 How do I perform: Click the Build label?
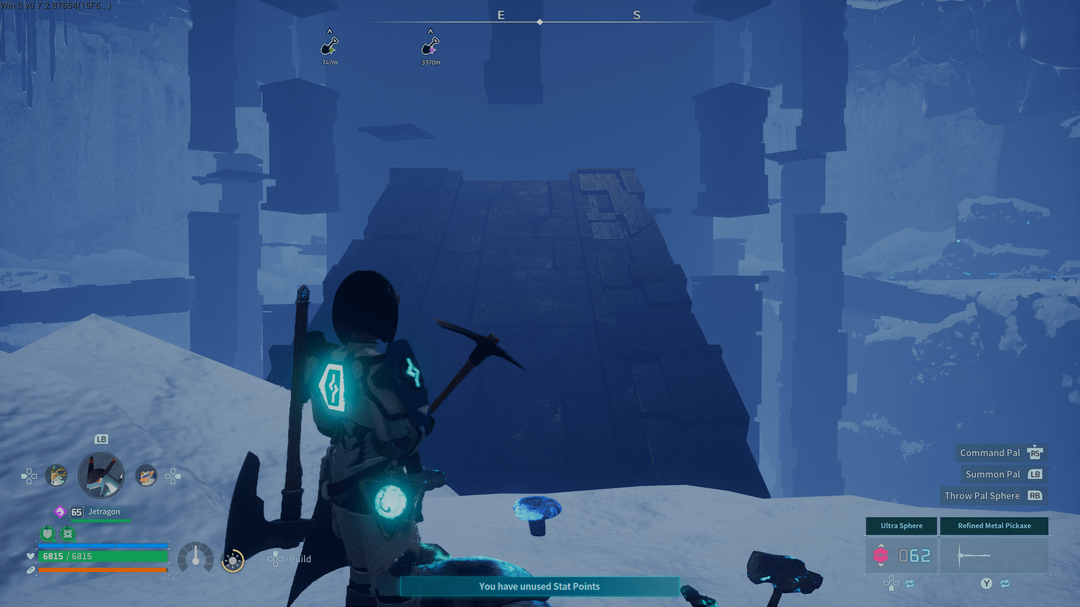click(300, 559)
